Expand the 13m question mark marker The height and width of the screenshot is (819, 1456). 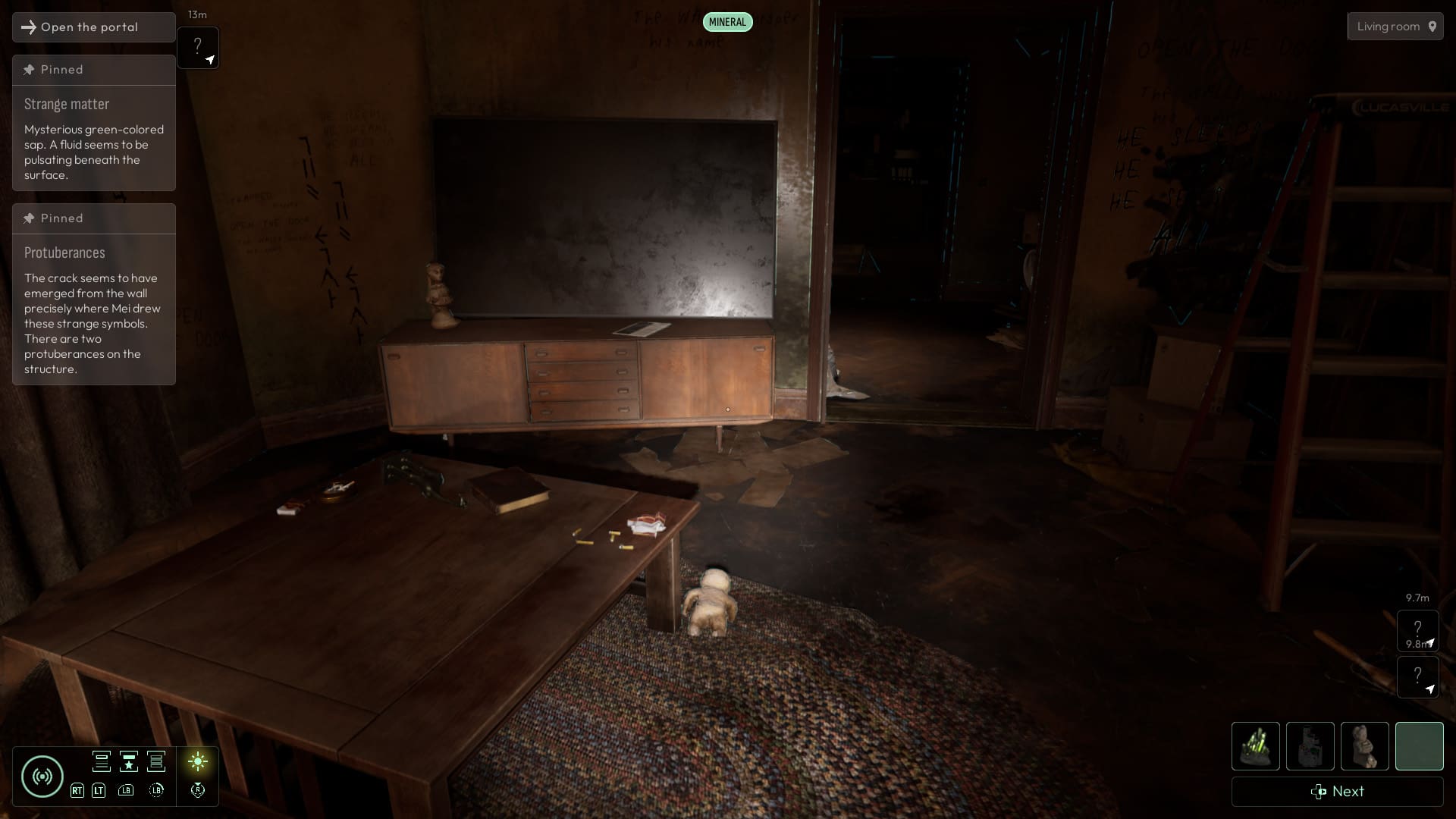tap(198, 45)
